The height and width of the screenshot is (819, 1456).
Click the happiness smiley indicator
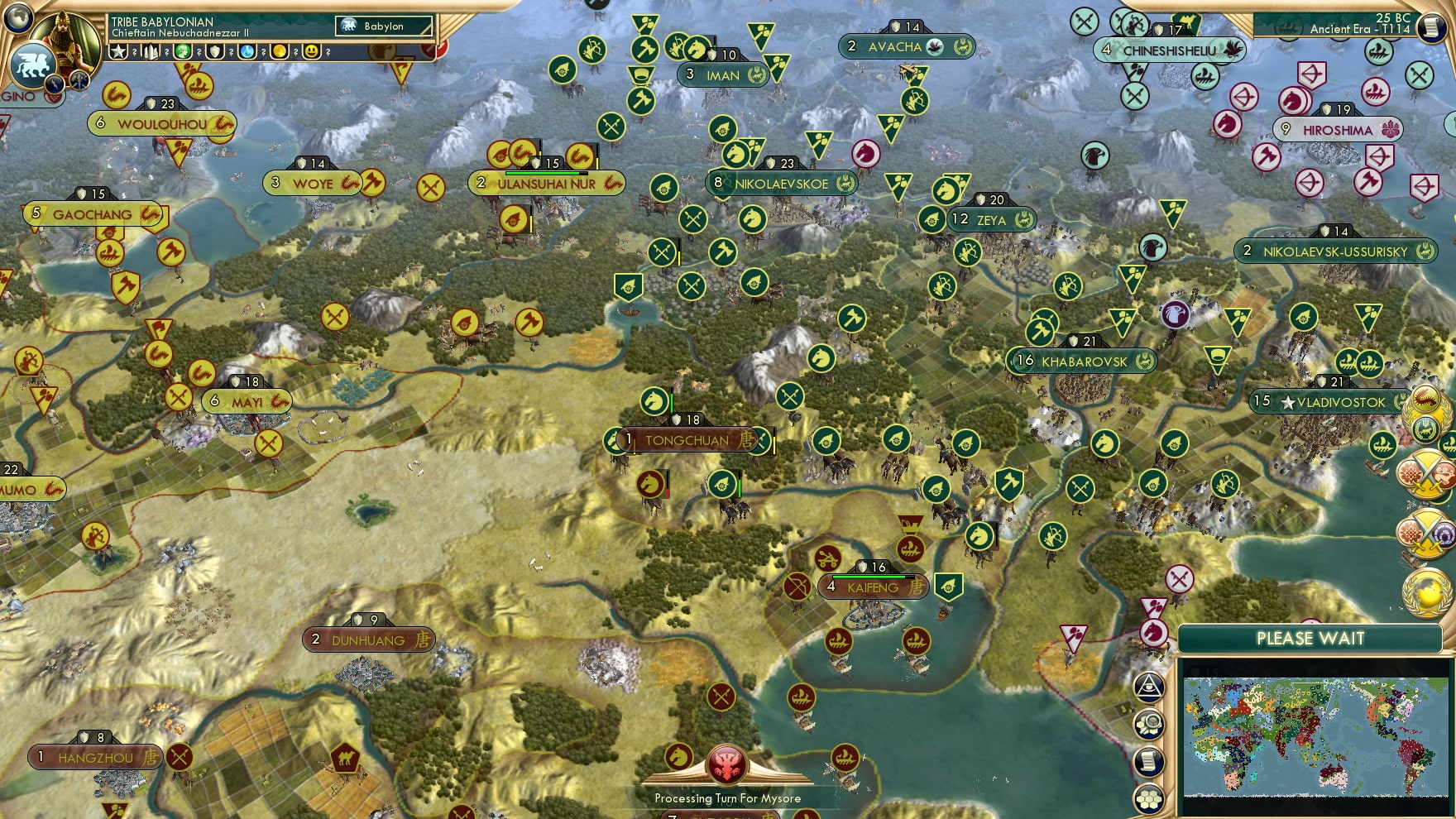pyautogui.click(x=313, y=51)
